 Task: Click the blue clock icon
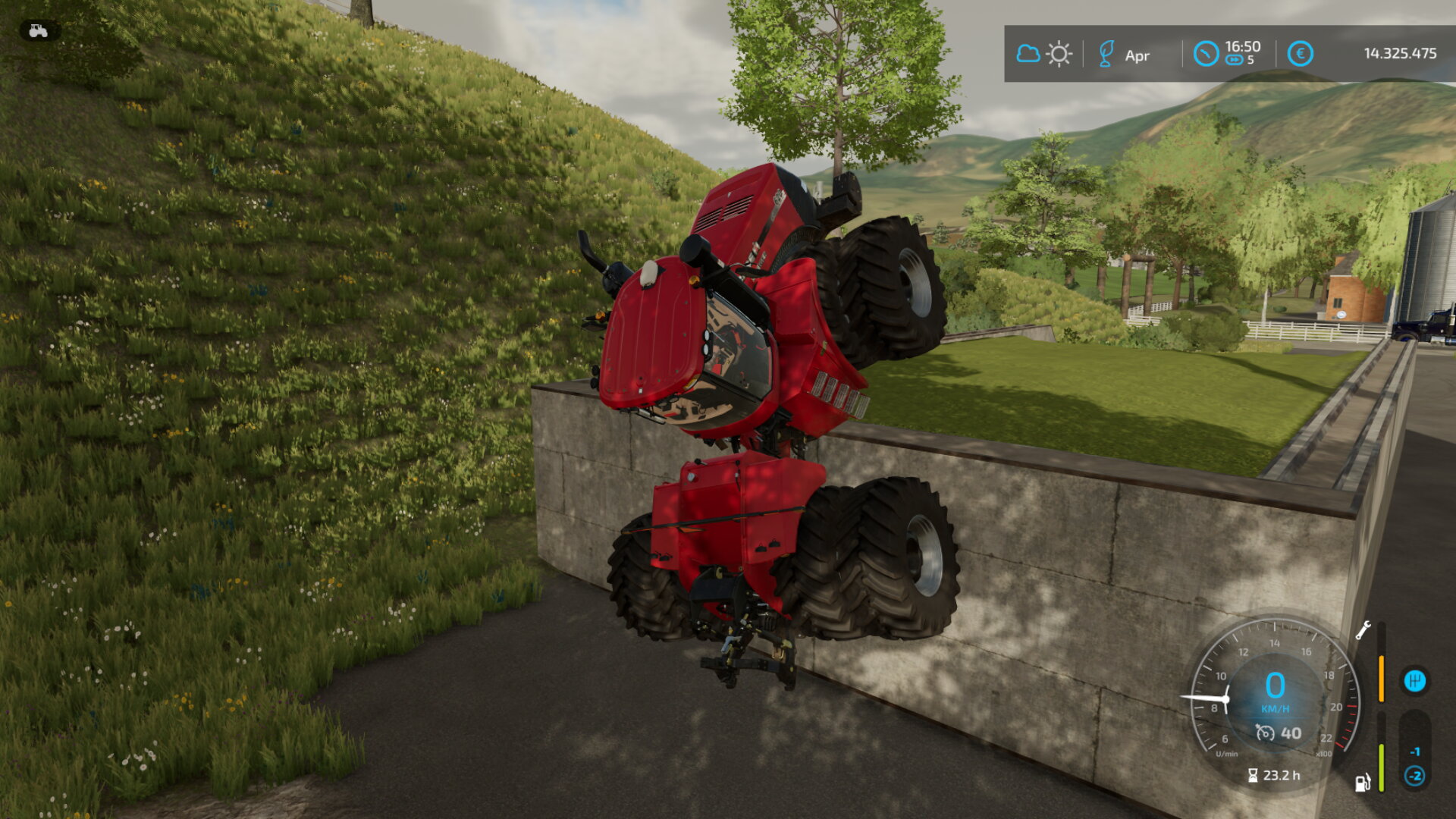click(x=1205, y=54)
